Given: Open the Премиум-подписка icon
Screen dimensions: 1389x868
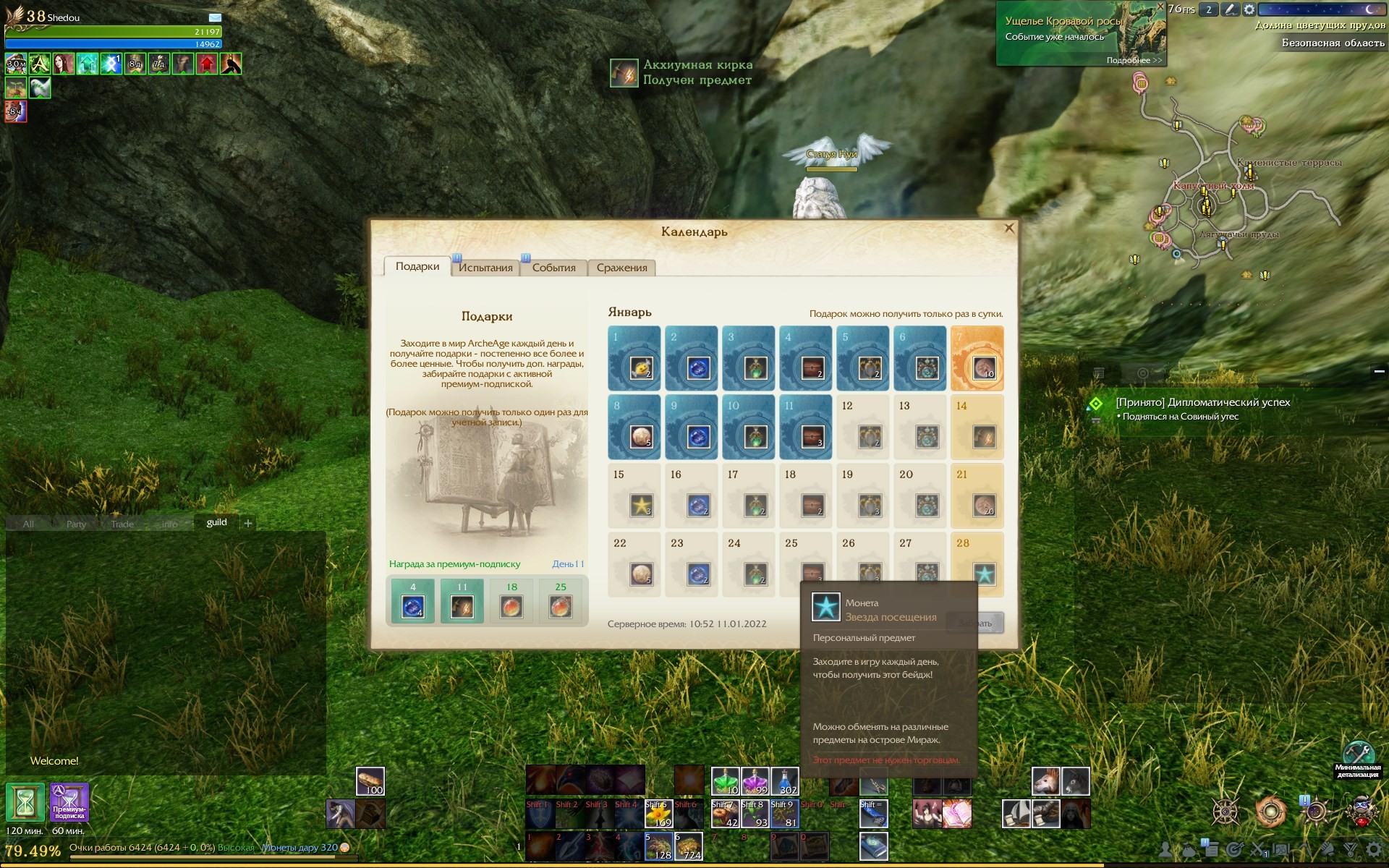Looking at the screenshot, I should tap(69, 802).
